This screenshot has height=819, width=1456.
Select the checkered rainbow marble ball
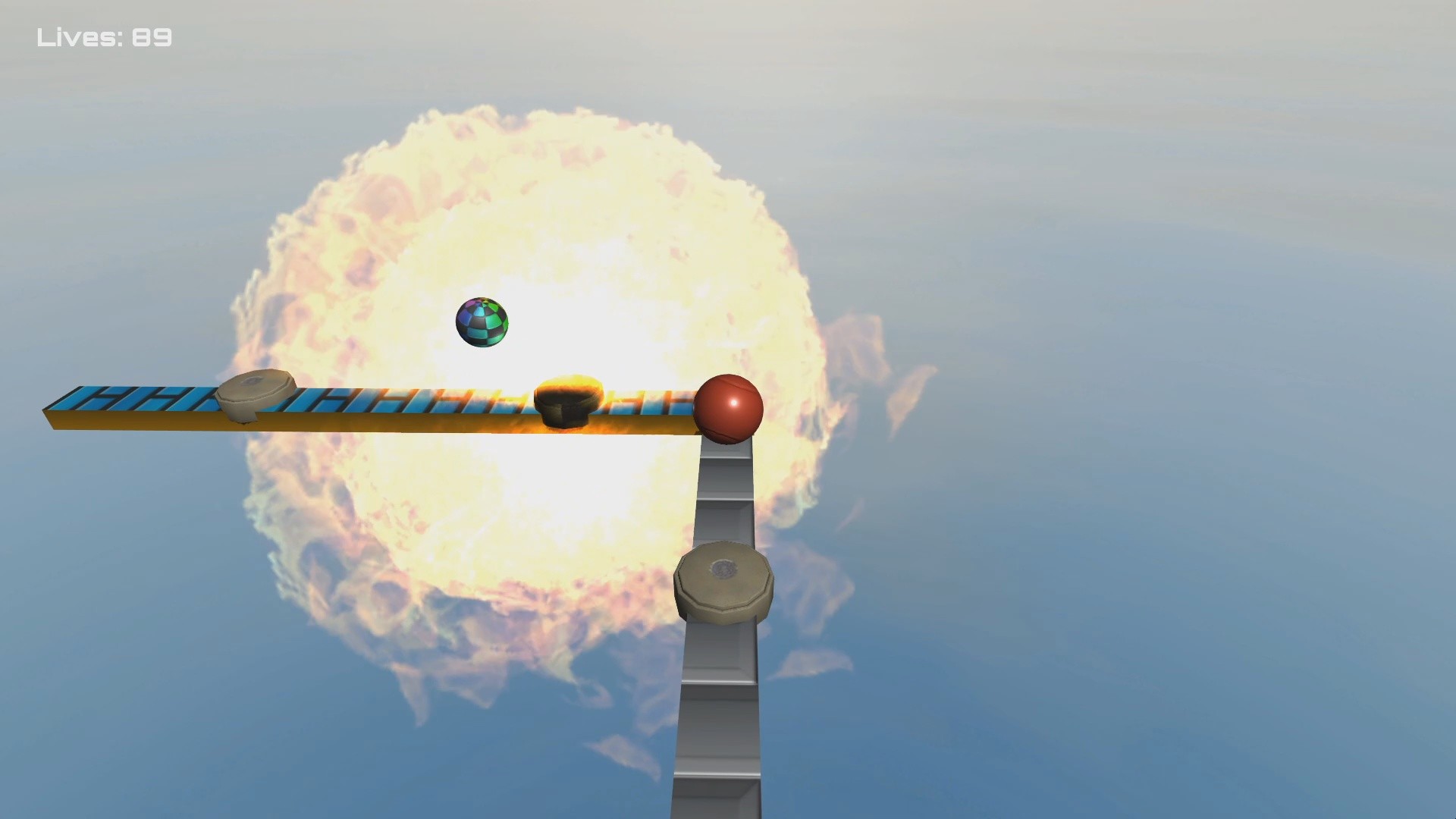point(482,322)
